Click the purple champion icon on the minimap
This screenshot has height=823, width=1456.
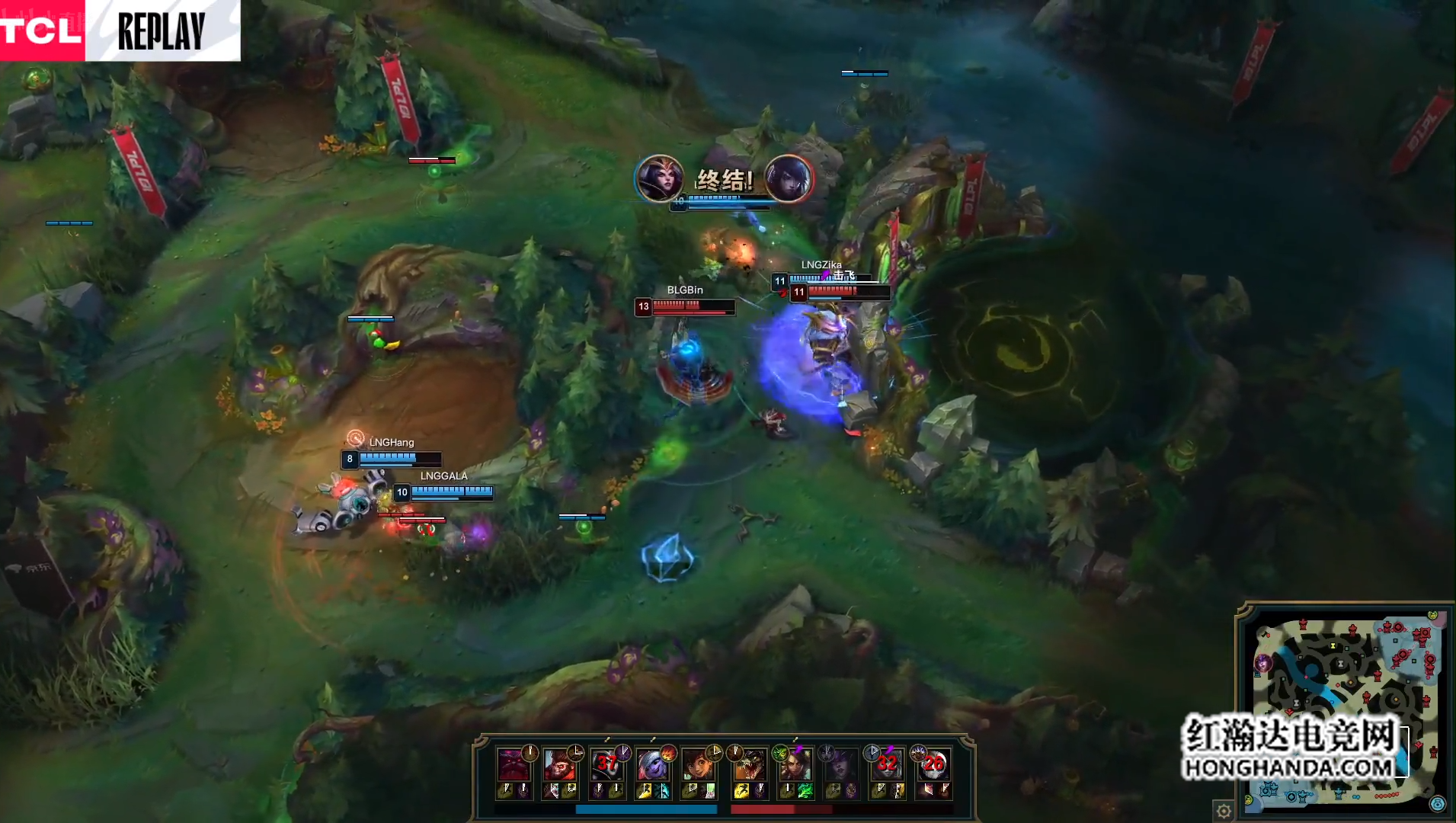click(x=1263, y=663)
